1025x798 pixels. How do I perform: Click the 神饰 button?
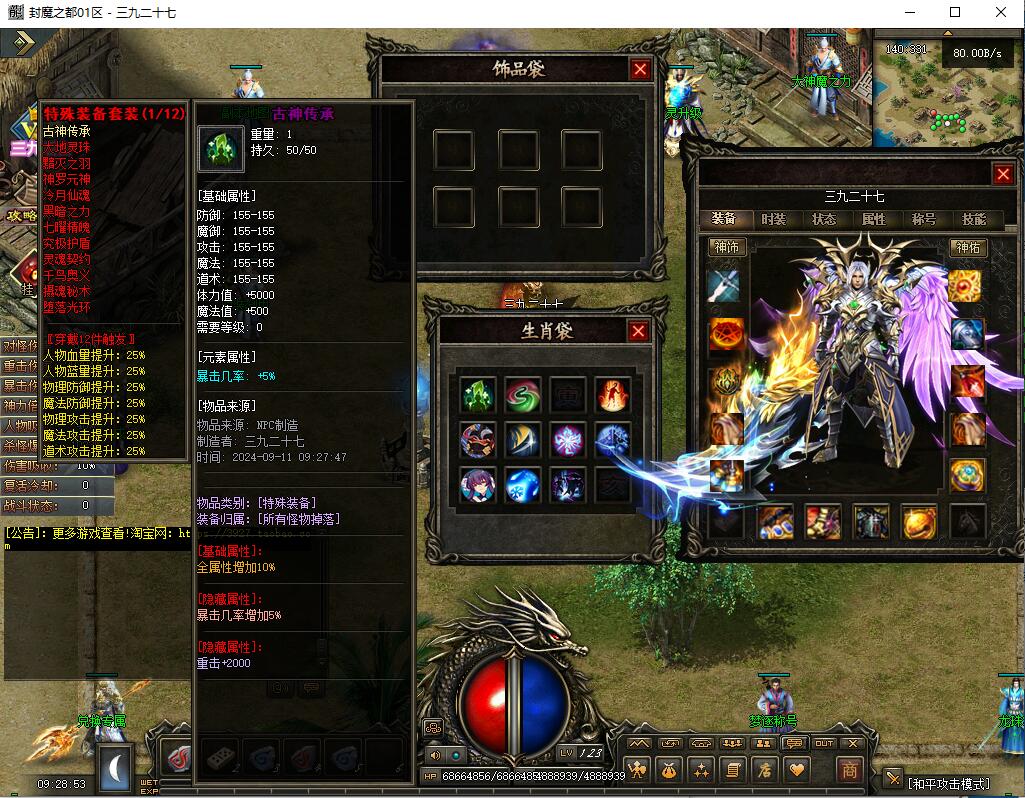tap(725, 246)
